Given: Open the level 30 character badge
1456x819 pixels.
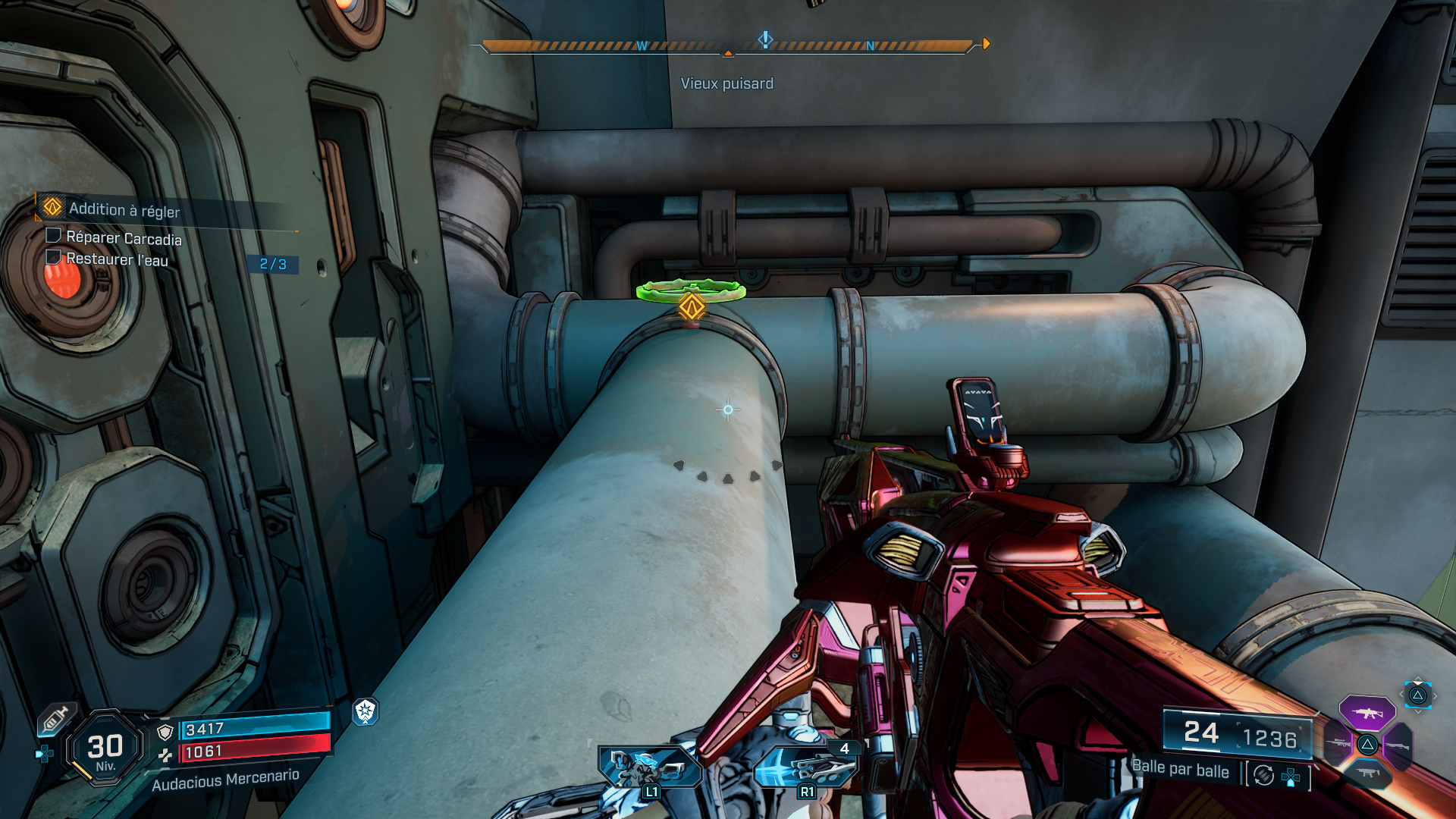Looking at the screenshot, I should coord(105,748).
